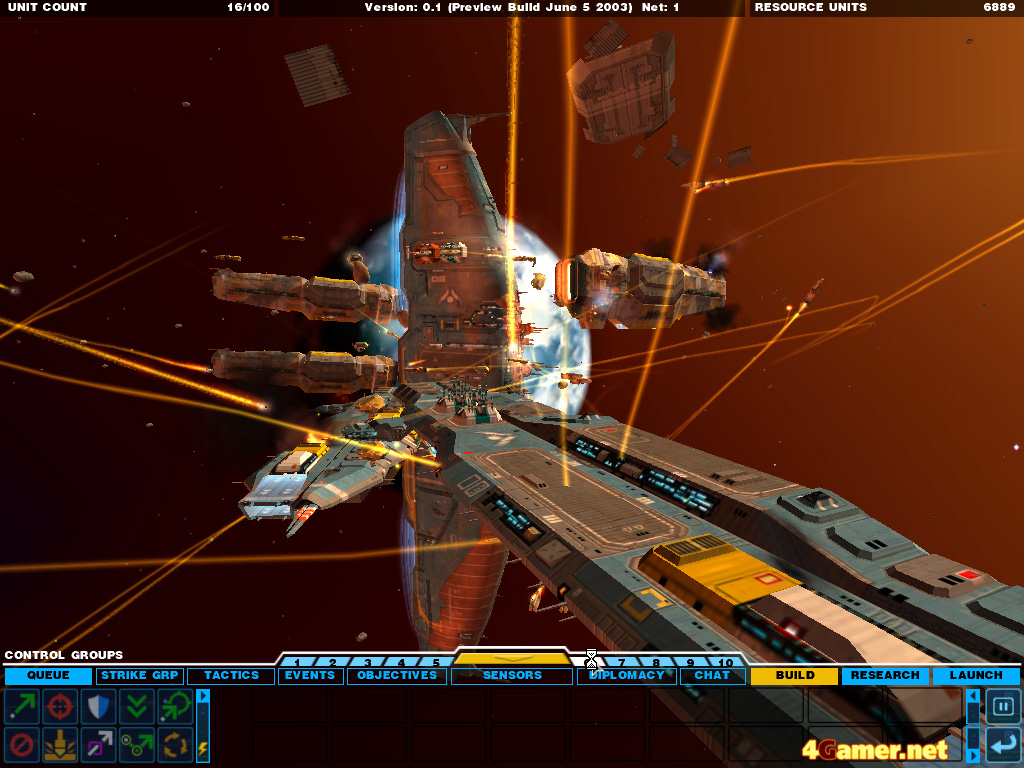The width and height of the screenshot is (1024, 768).
Task: Activate the green arrow move command
Action: 22,707
